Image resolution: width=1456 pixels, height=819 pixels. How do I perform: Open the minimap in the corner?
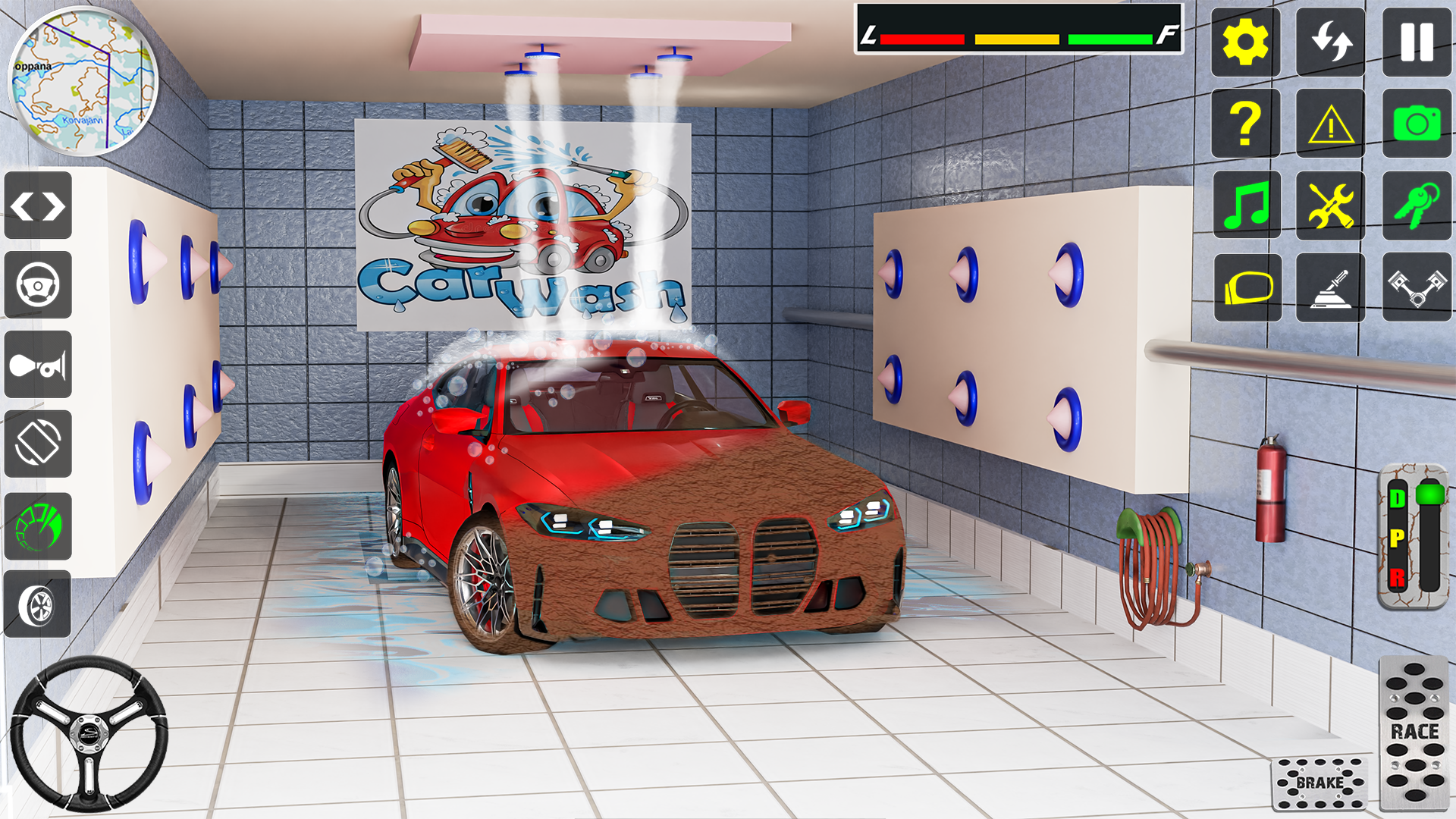(x=83, y=80)
